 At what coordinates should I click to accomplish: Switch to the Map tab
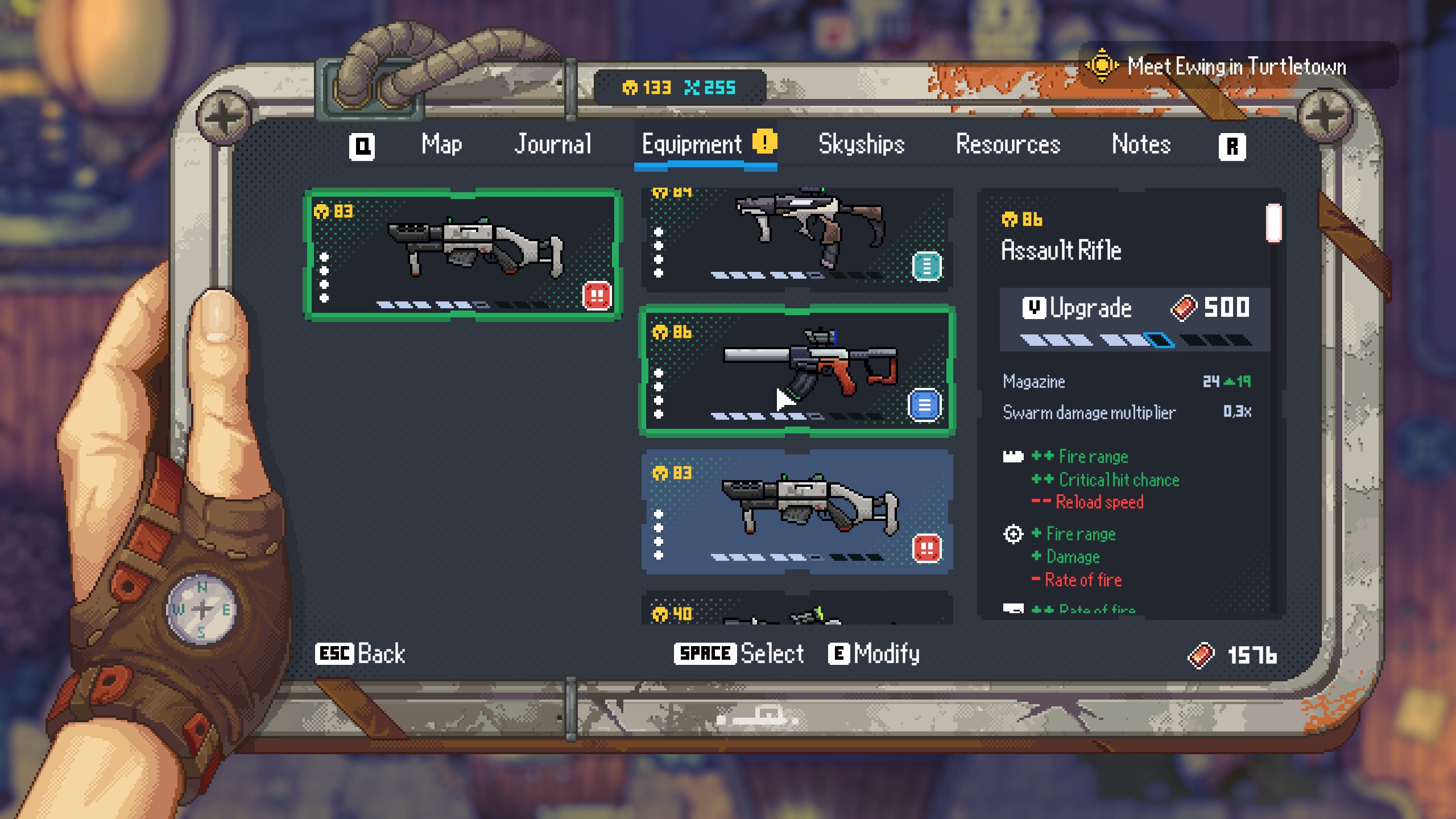coord(441,144)
